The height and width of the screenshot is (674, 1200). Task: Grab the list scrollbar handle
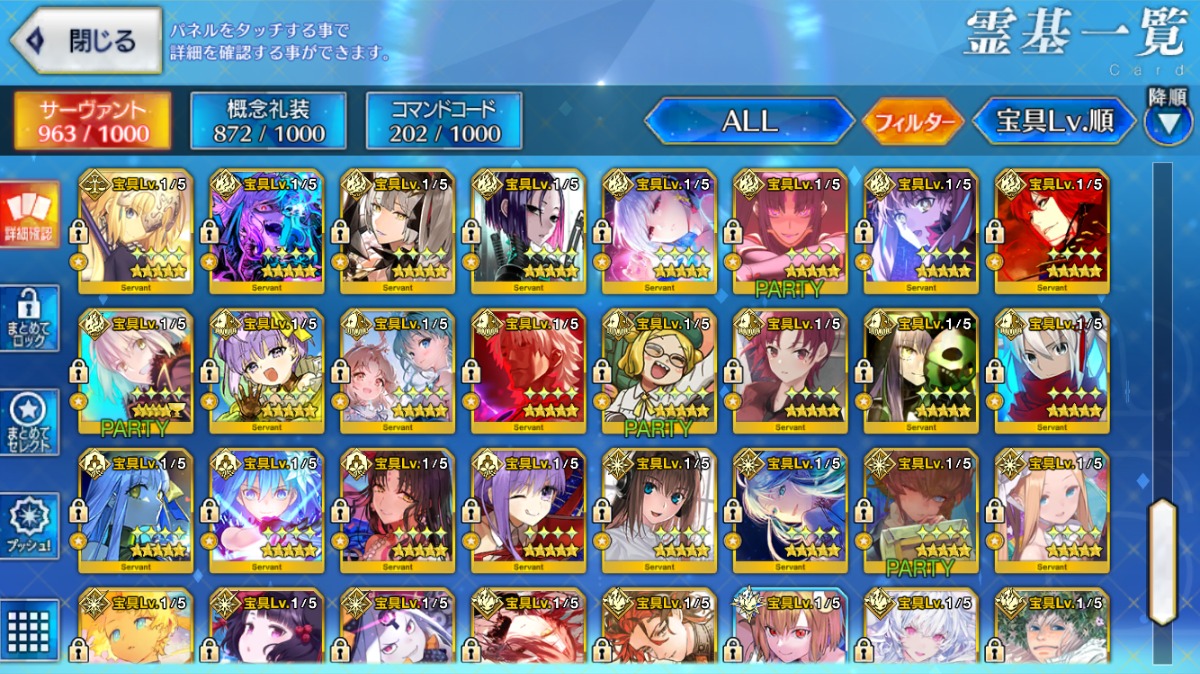(x=1162, y=561)
